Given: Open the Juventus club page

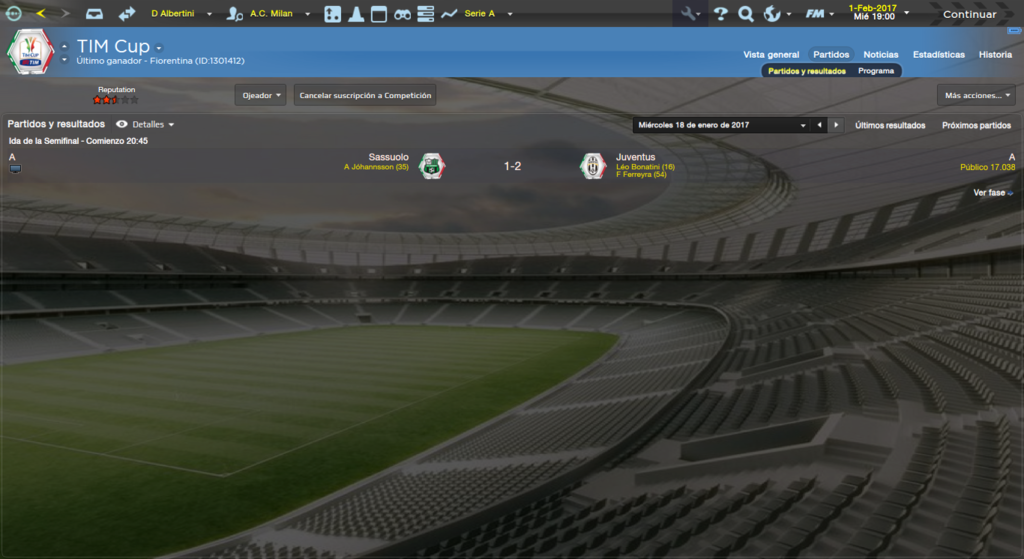Looking at the screenshot, I should pos(636,157).
